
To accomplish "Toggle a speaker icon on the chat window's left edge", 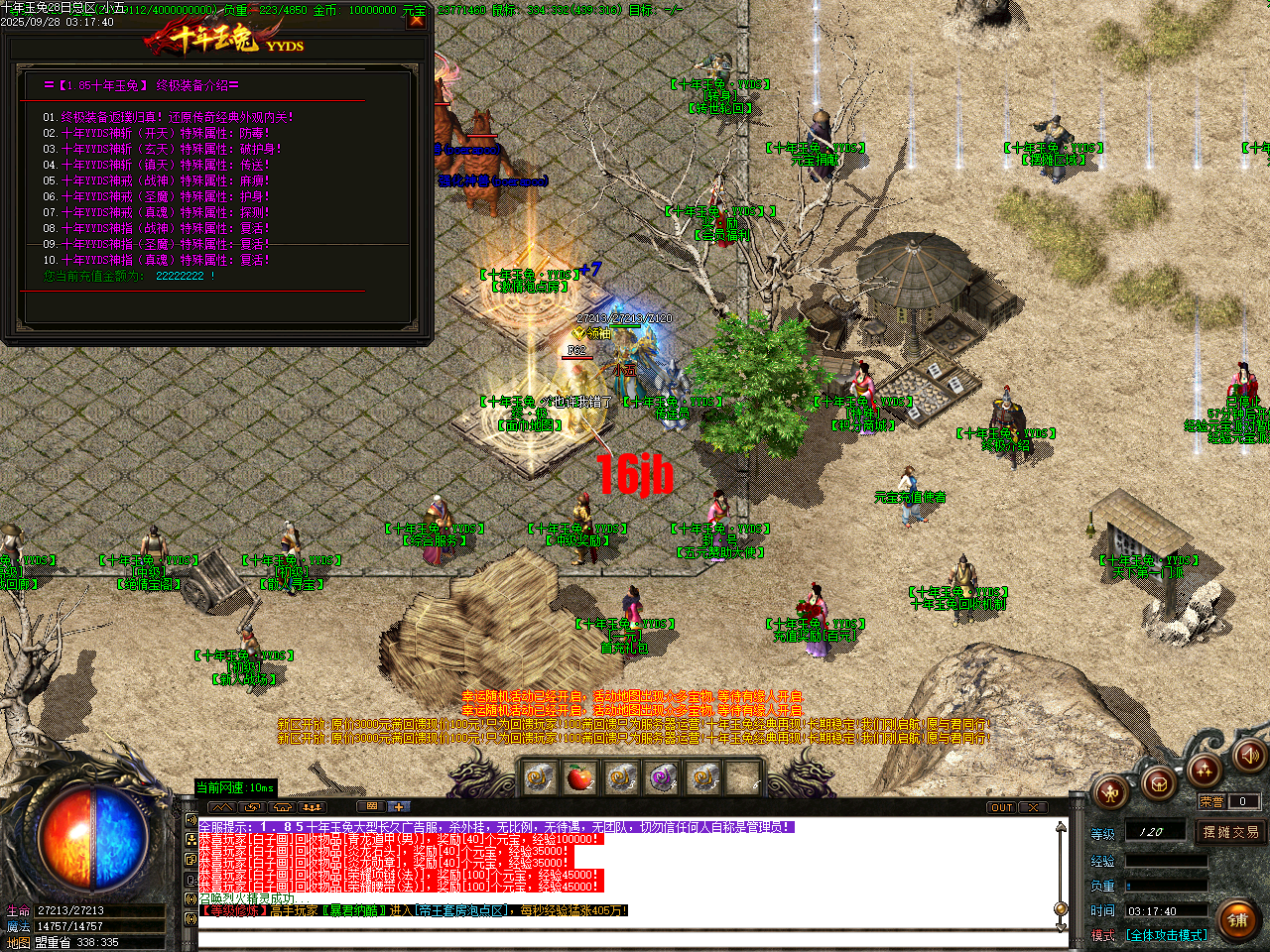I will pos(191,820).
